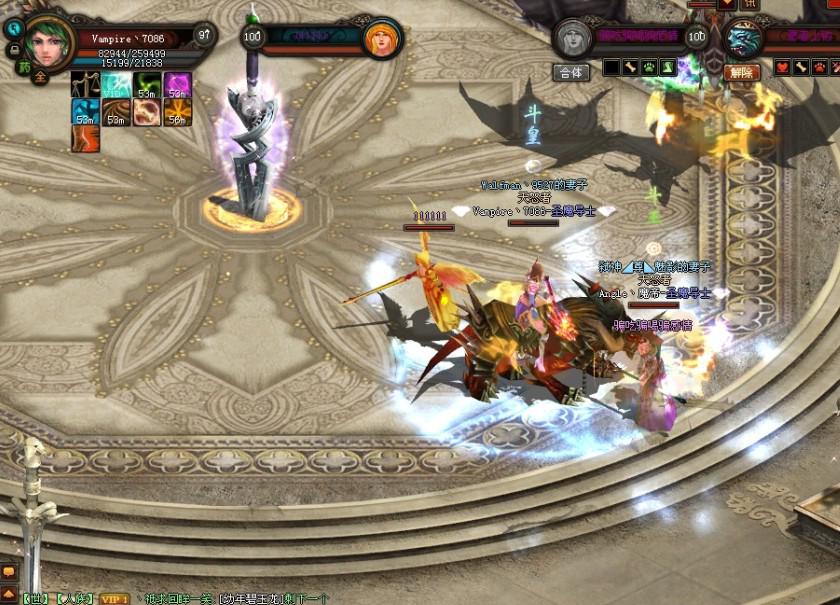The width and height of the screenshot is (840, 605).
Task: Click the purple swirl buff icon
Action: point(178,85)
